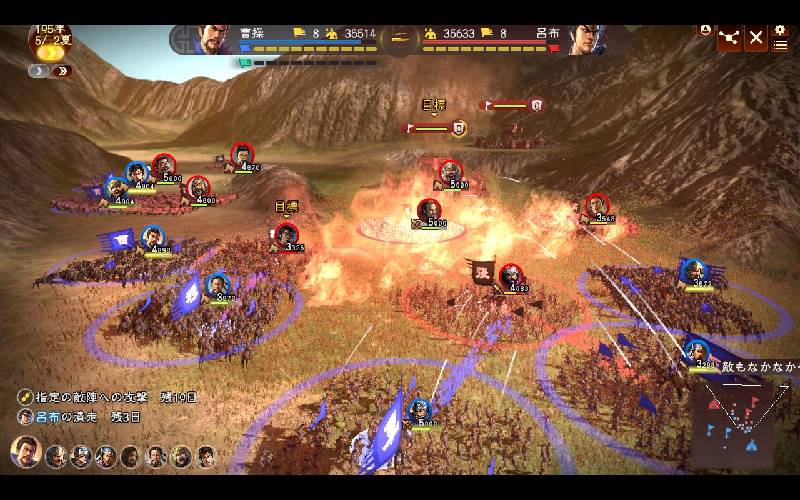Open the settings gear icon
This screenshot has width=800, height=500.
(x=781, y=30)
